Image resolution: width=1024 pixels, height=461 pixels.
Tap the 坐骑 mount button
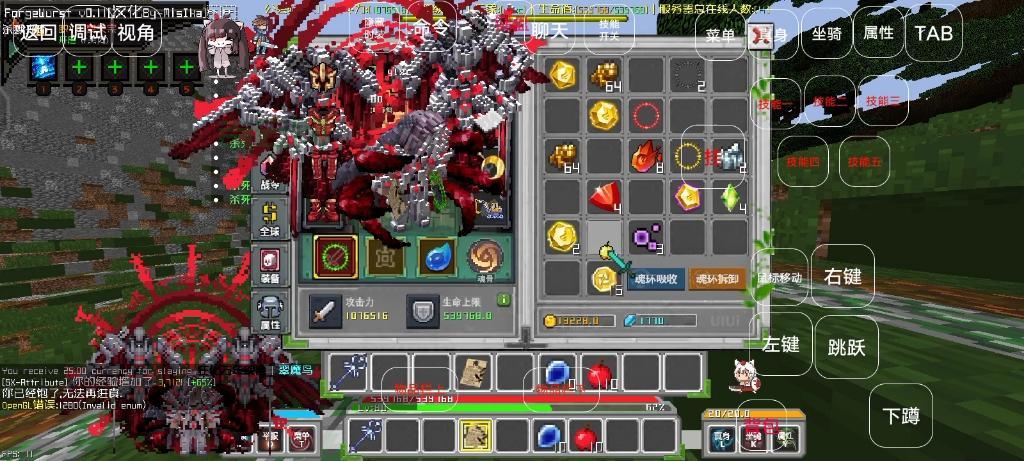(x=826, y=33)
